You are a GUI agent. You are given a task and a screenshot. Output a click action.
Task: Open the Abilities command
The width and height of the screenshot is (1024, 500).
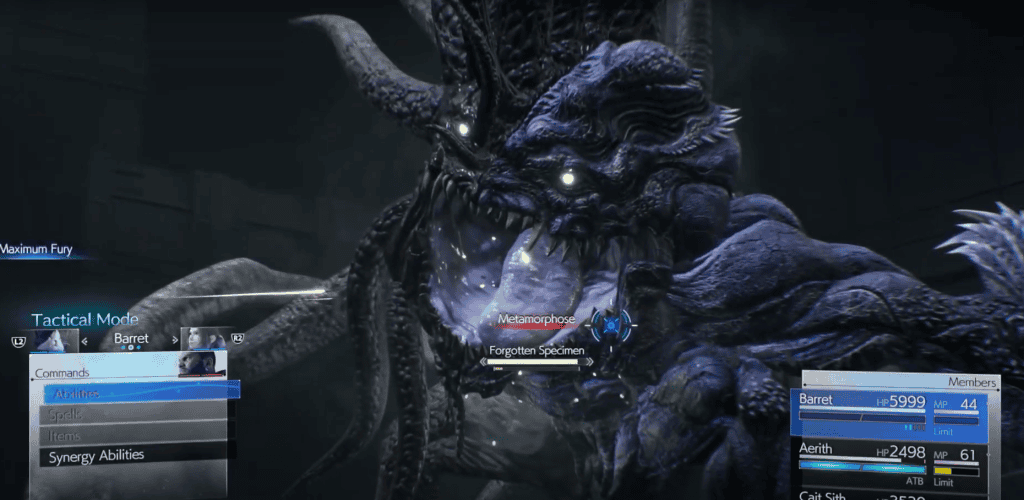(135, 392)
